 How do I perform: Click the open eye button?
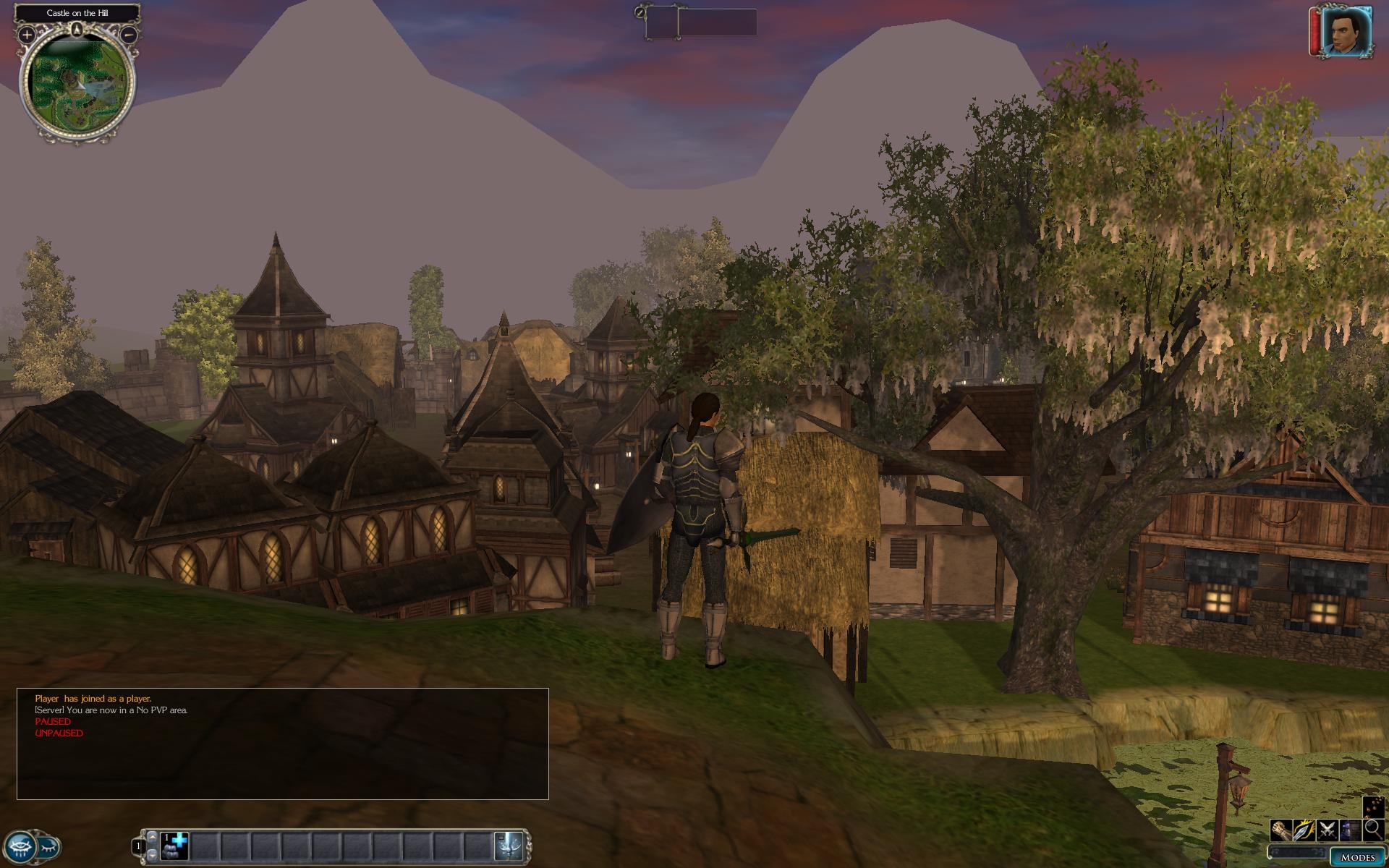pyautogui.click(x=20, y=846)
